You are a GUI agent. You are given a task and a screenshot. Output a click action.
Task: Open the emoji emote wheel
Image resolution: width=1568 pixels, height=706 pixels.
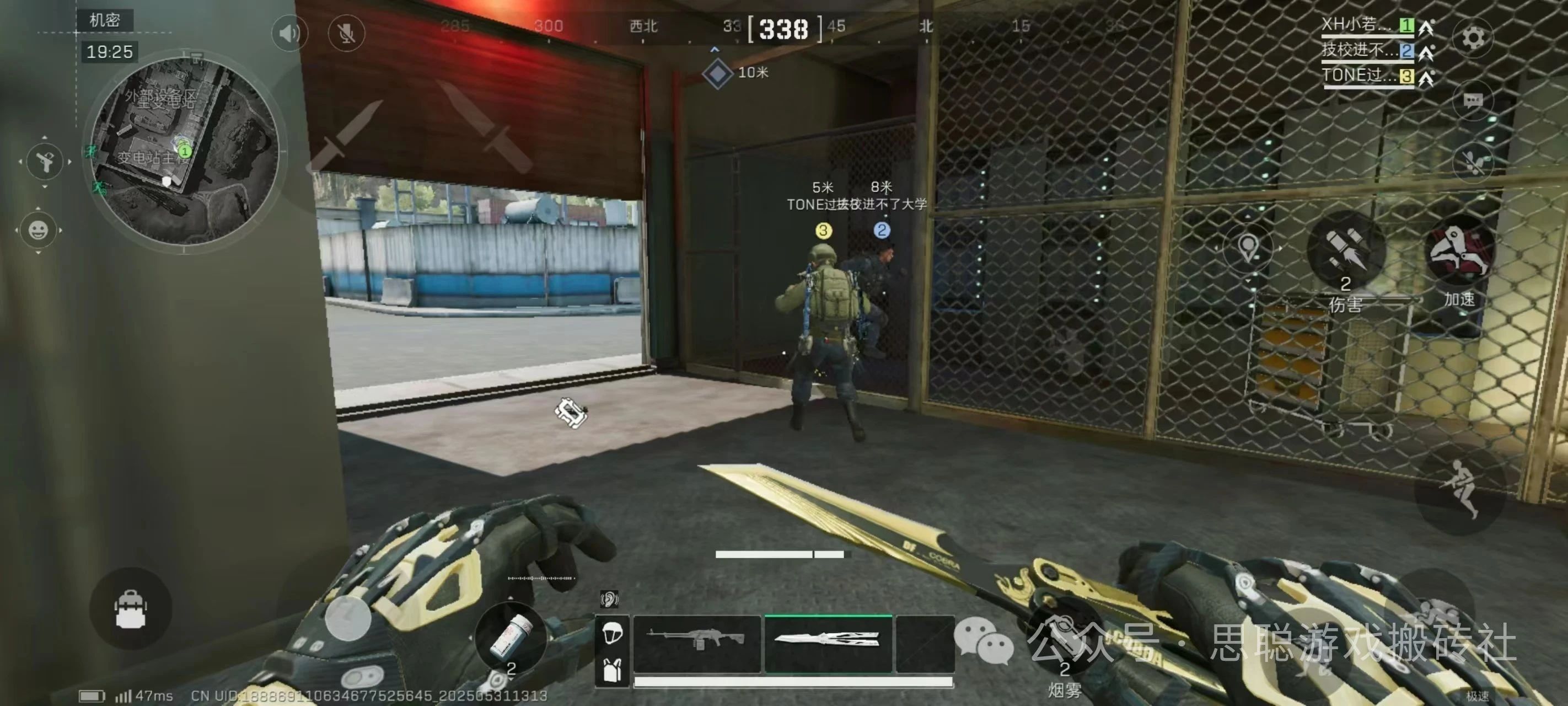(39, 230)
